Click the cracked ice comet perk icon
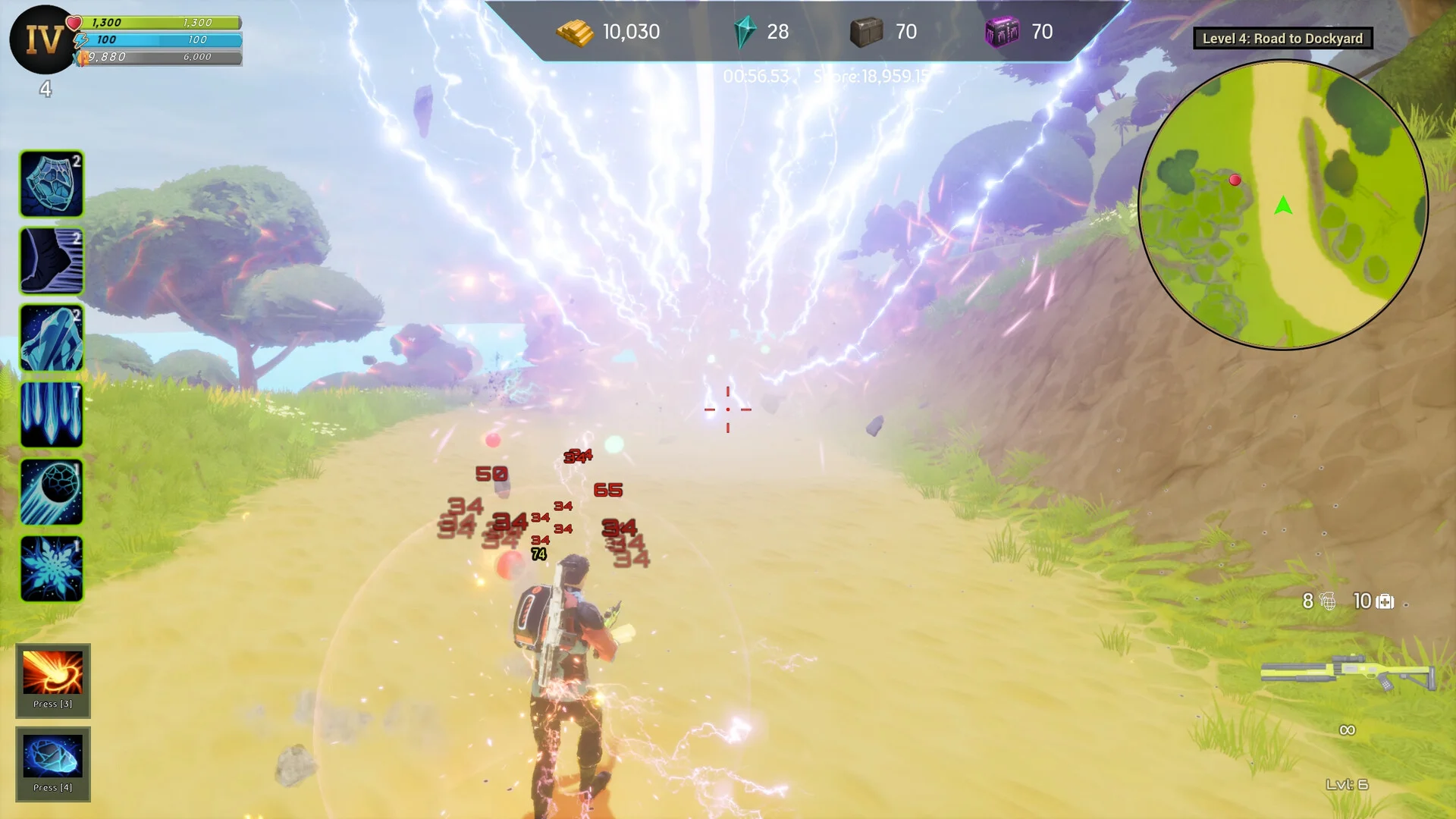This screenshot has width=1456, height=819. [52, 492]
